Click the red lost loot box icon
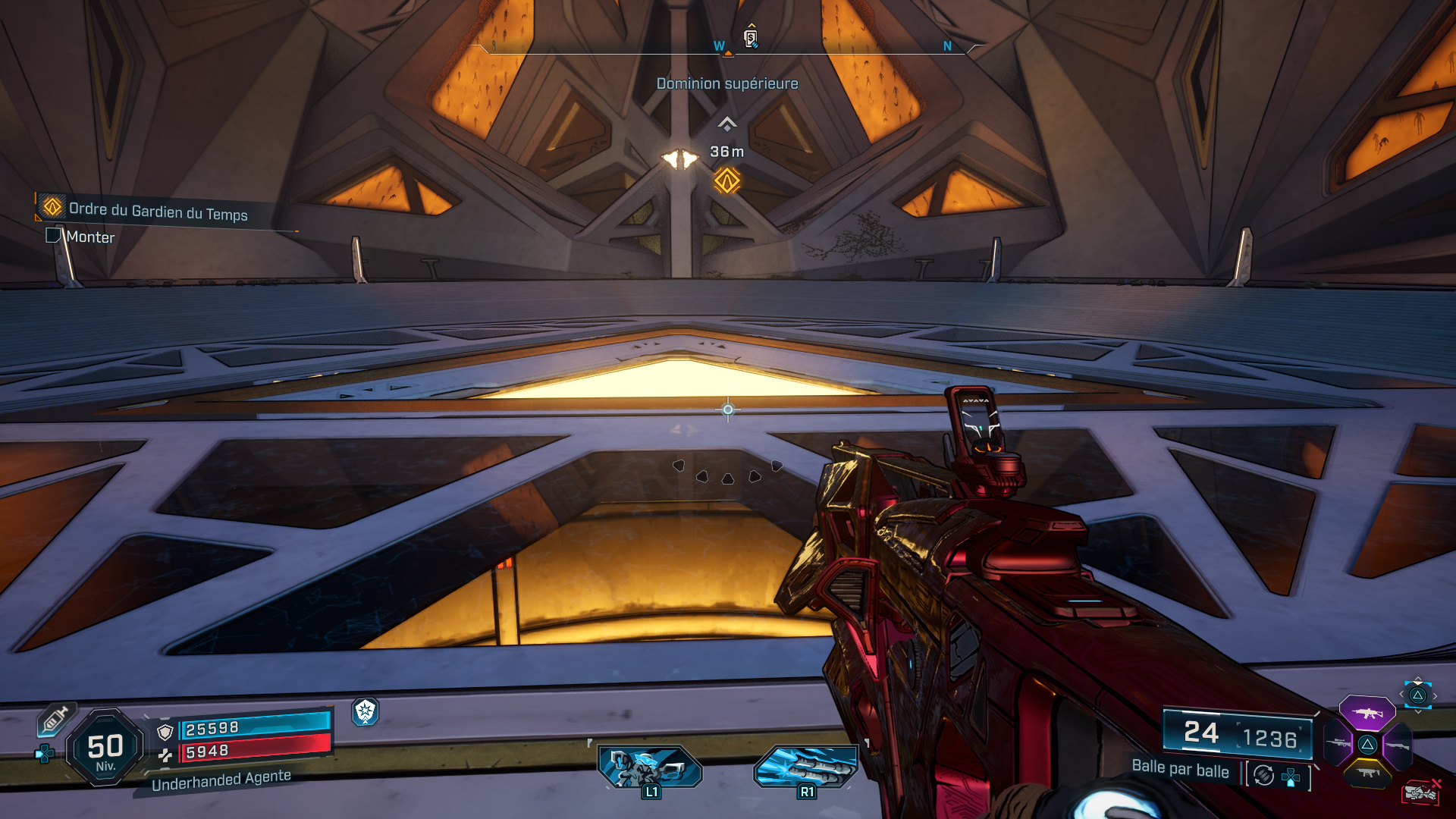Viewport: 1456px width, 819px height. [x=1420, y=792]
